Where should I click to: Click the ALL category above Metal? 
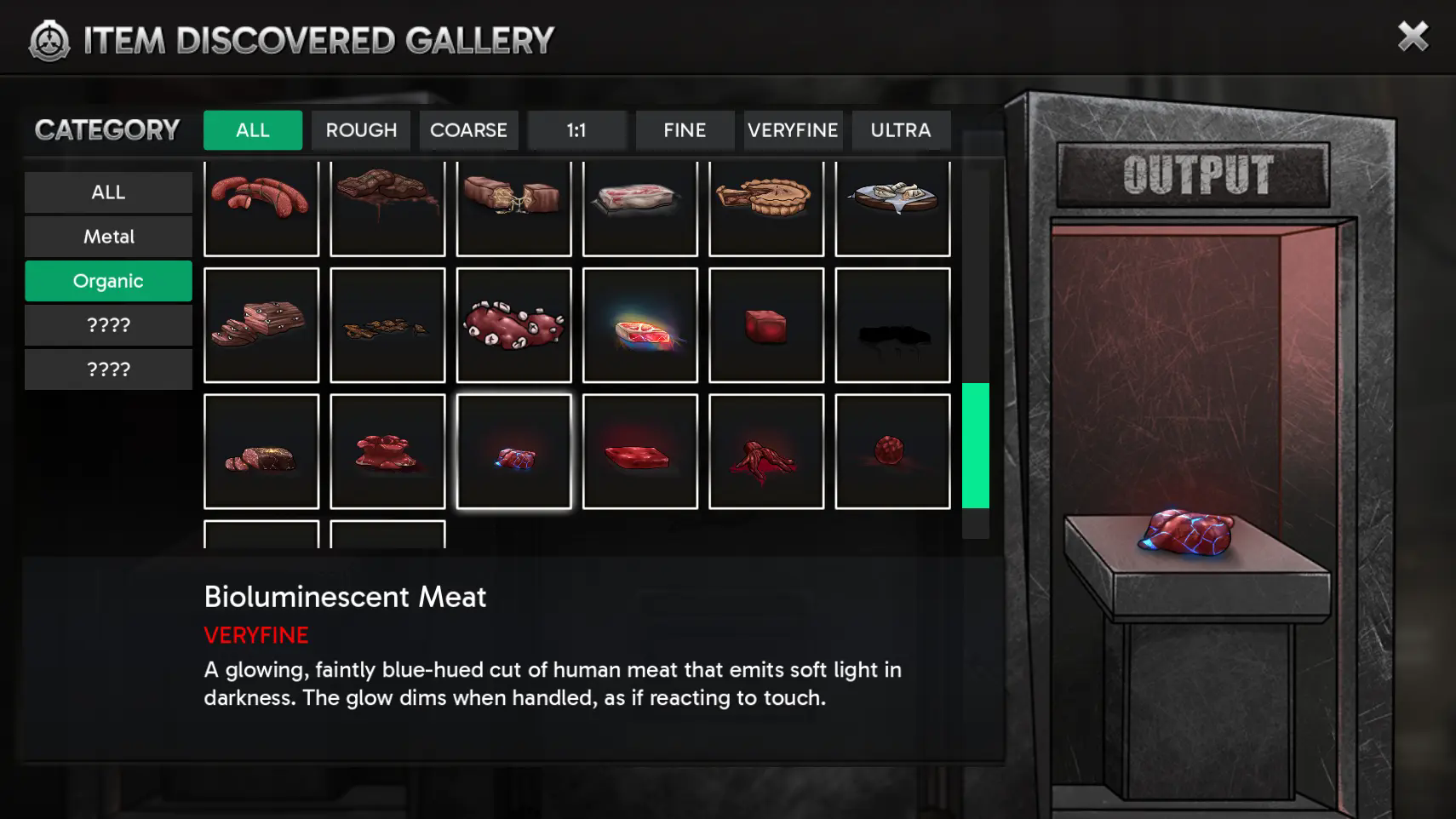tap(108, 192)
